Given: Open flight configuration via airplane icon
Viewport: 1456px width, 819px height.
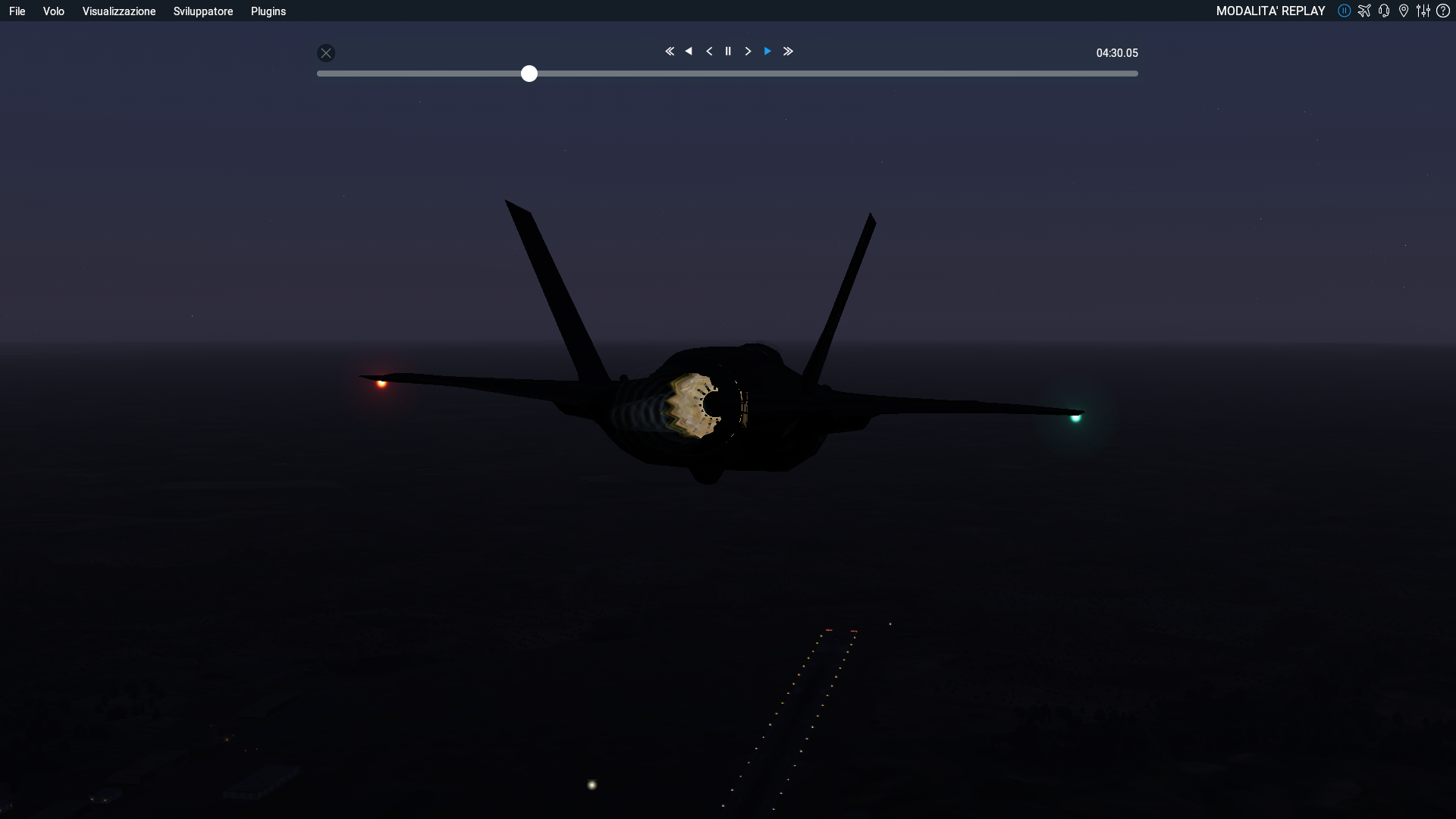Looking at the screenshot, I should (x=1364, y=11).
